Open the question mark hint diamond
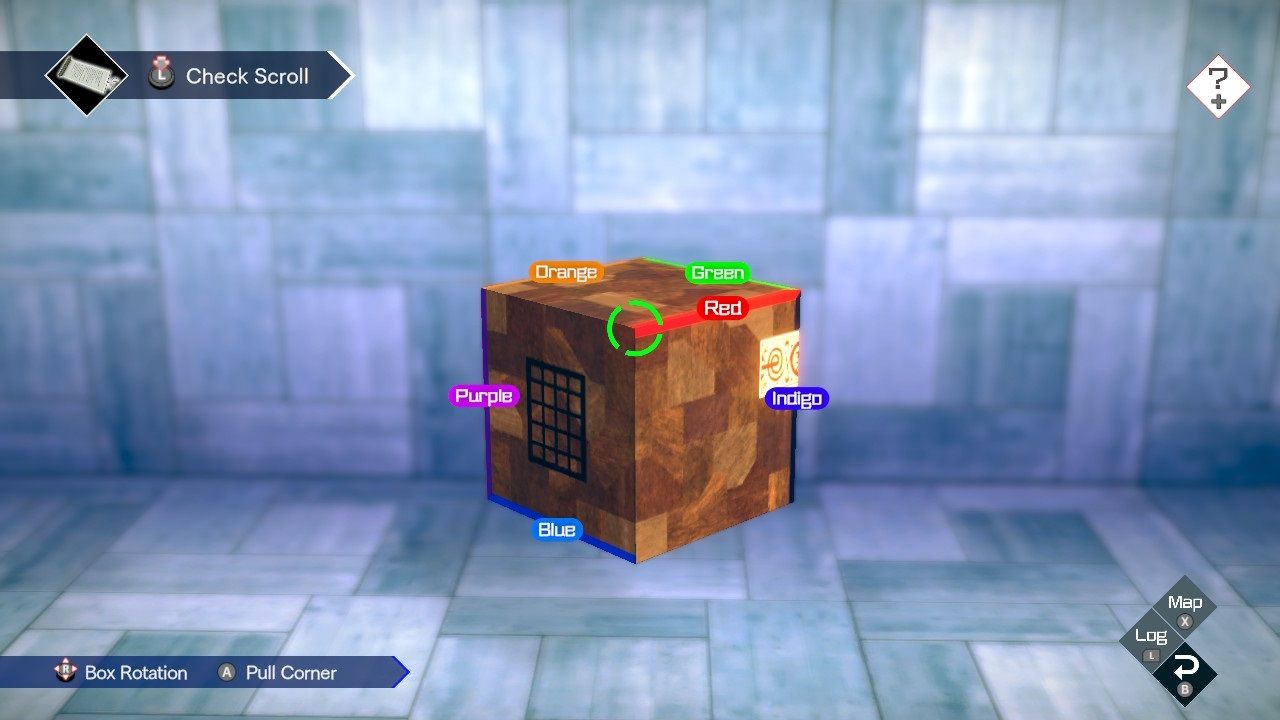 pyautogui.click(x=1218, y=87)
